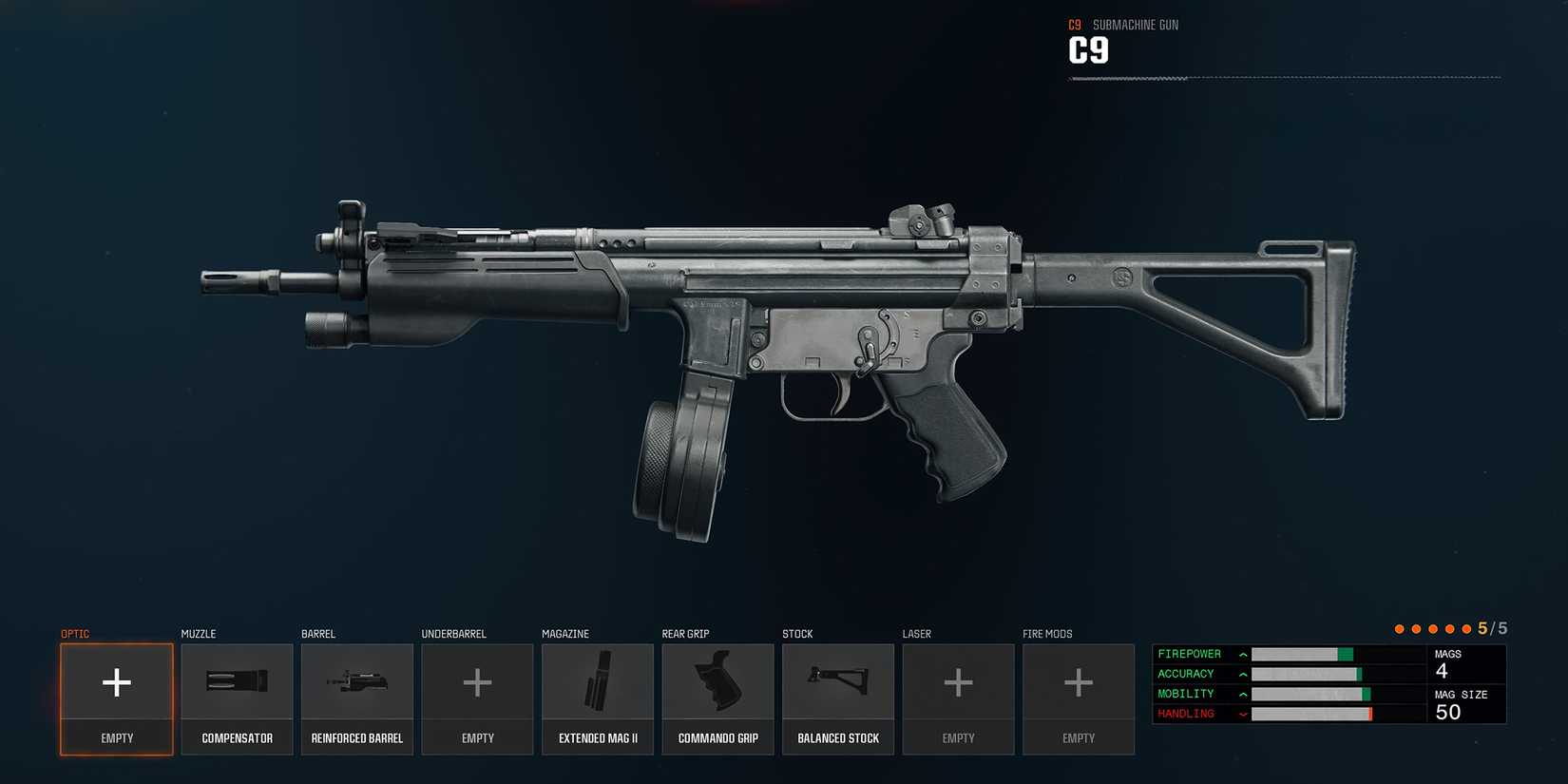Select the Extended Mag II icon
Image resolution: width=1568 pixels, height=784 pixels.
click(x=598, y=682)
